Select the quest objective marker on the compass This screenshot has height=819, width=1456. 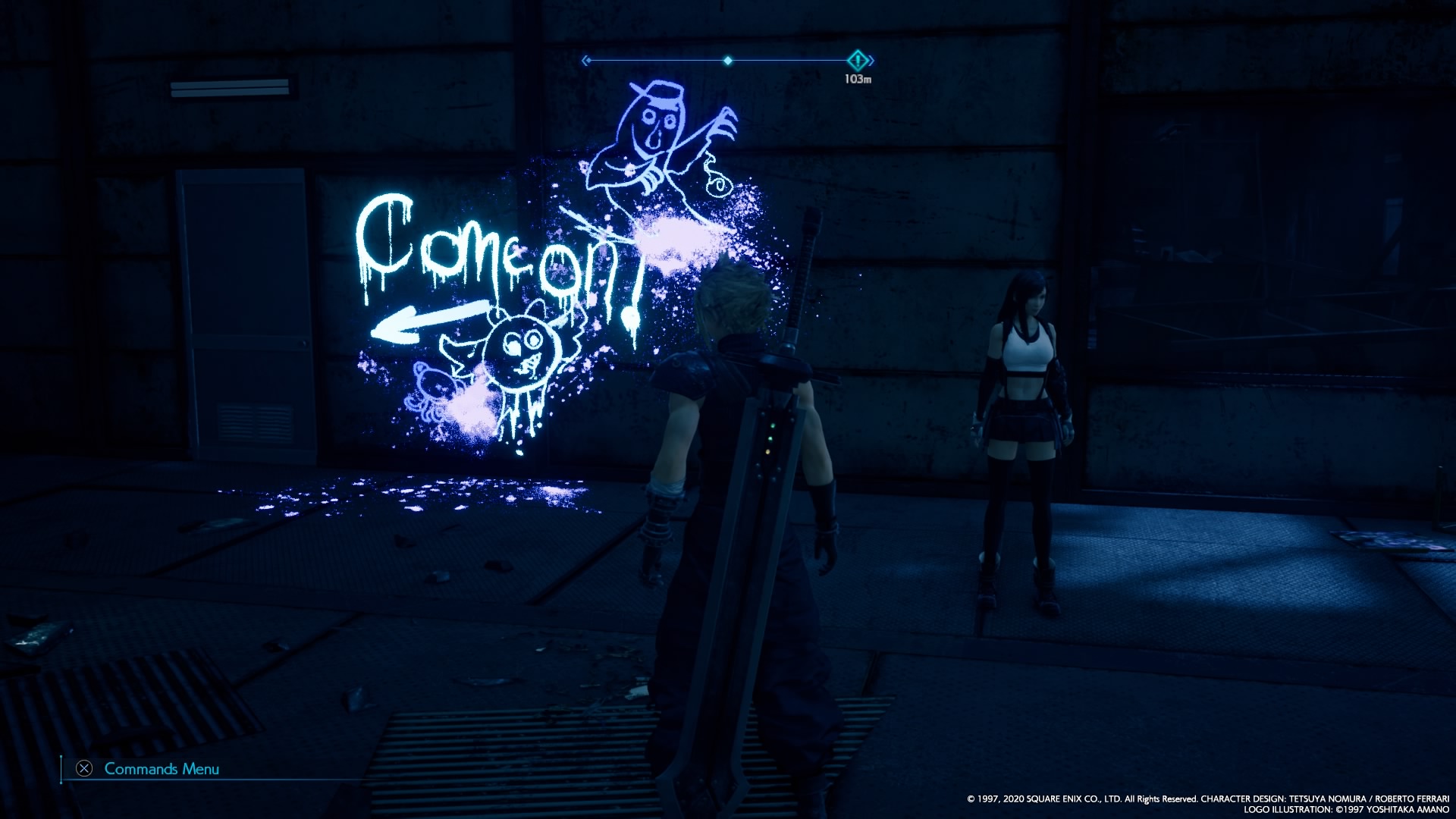tap(858, 60)
